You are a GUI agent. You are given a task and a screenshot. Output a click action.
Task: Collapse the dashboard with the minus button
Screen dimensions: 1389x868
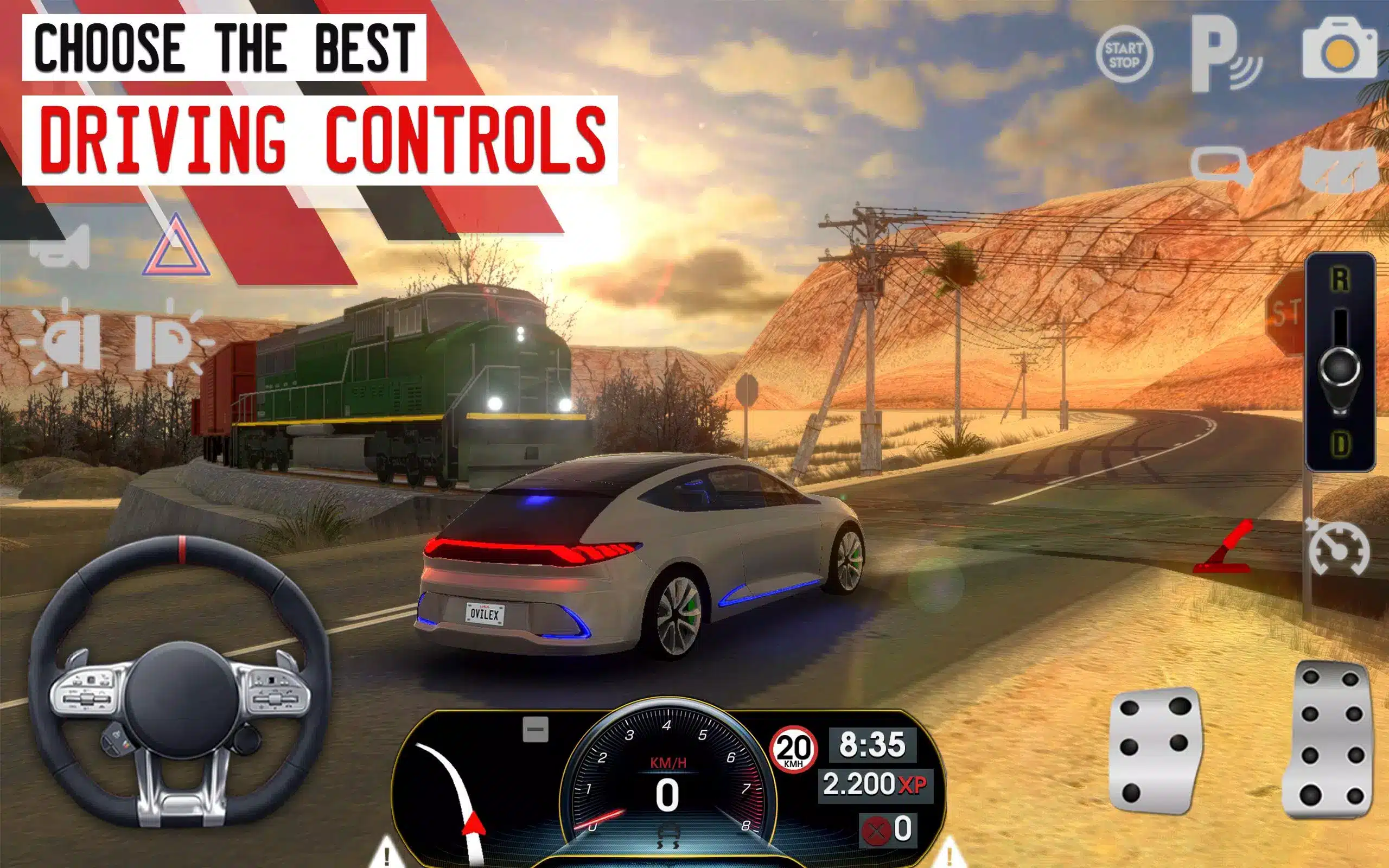click(536, 730)
